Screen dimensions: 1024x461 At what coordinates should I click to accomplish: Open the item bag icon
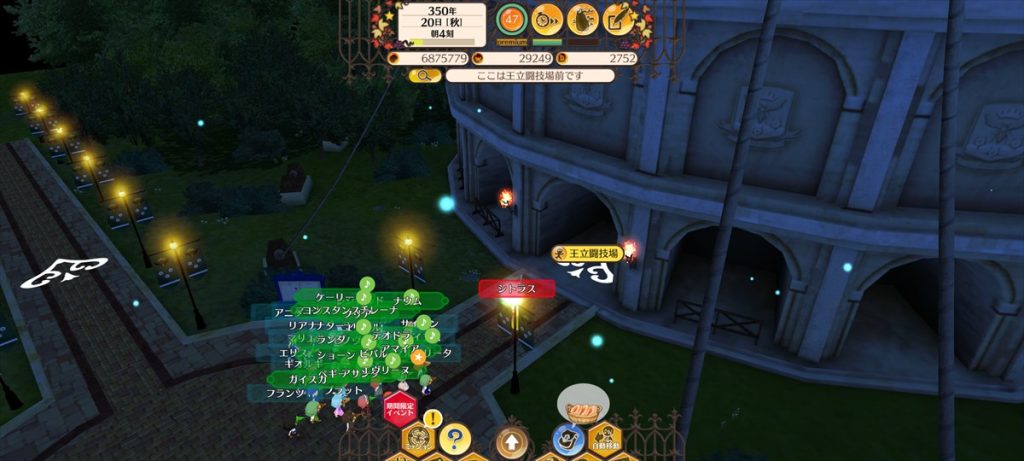(x=582, y=18)
